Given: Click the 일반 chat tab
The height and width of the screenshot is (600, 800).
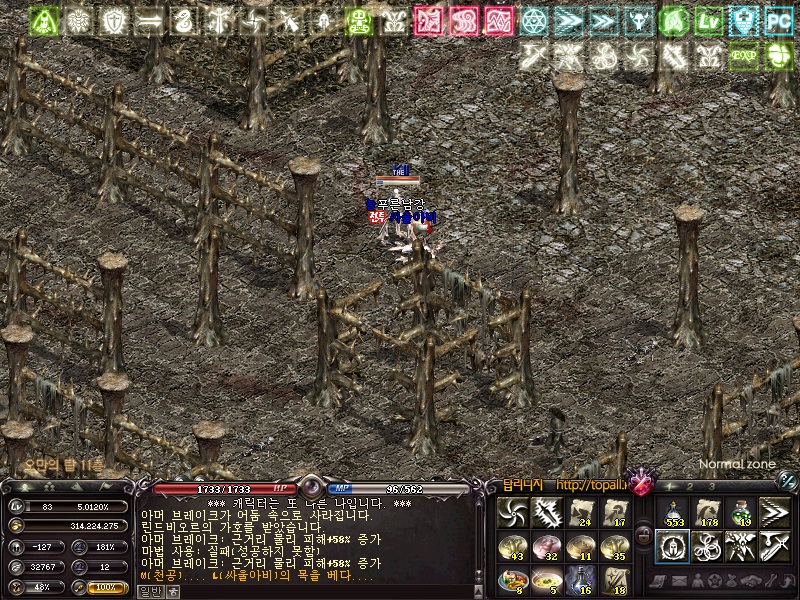Looking at the screenshot, I should [148, 591].
